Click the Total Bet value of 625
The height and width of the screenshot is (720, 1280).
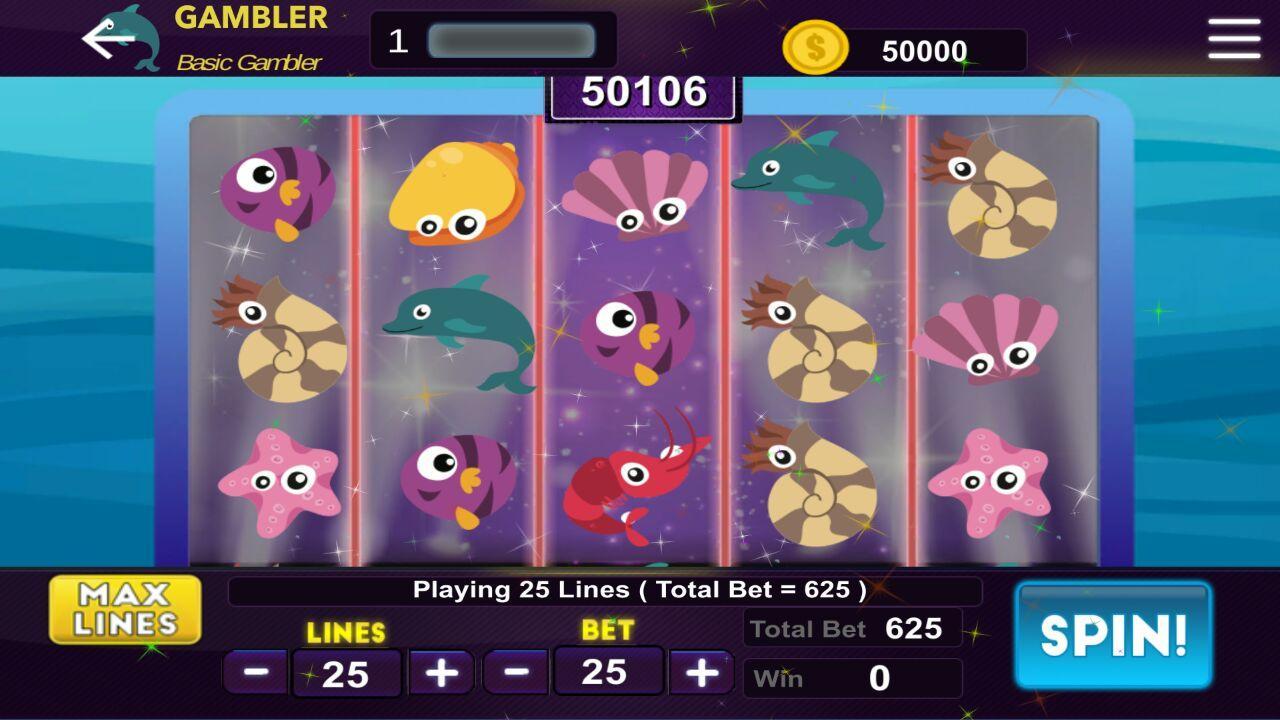click(852, 629)
